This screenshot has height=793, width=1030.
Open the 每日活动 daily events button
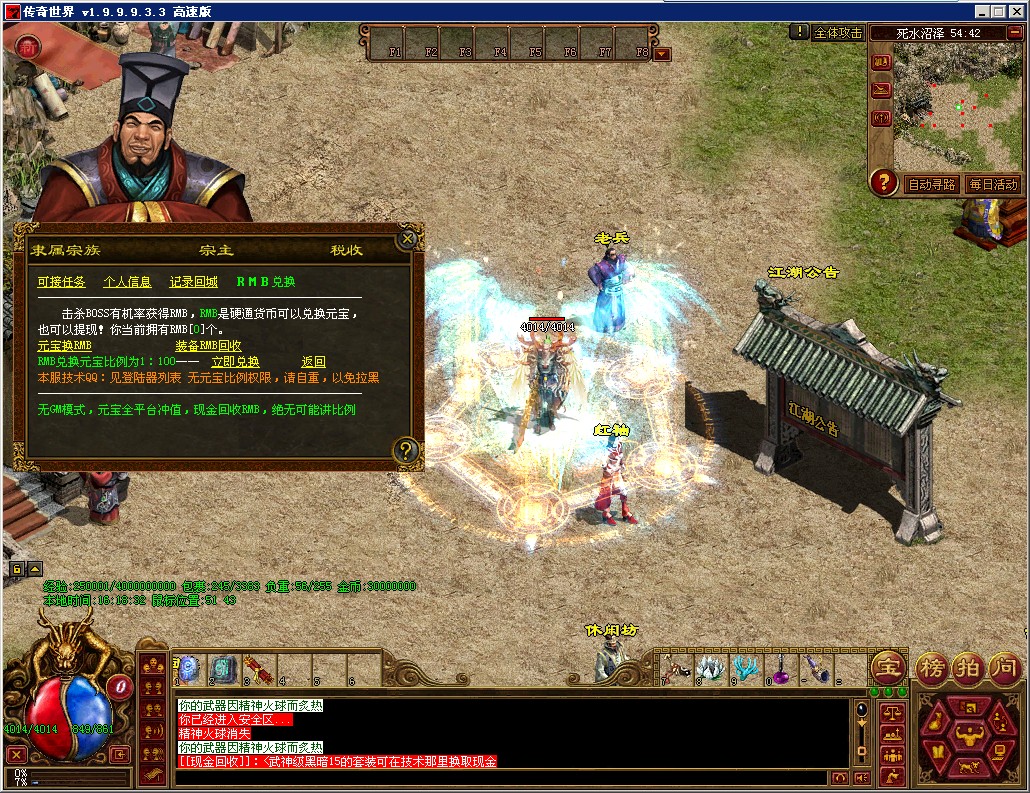point(992,184)
